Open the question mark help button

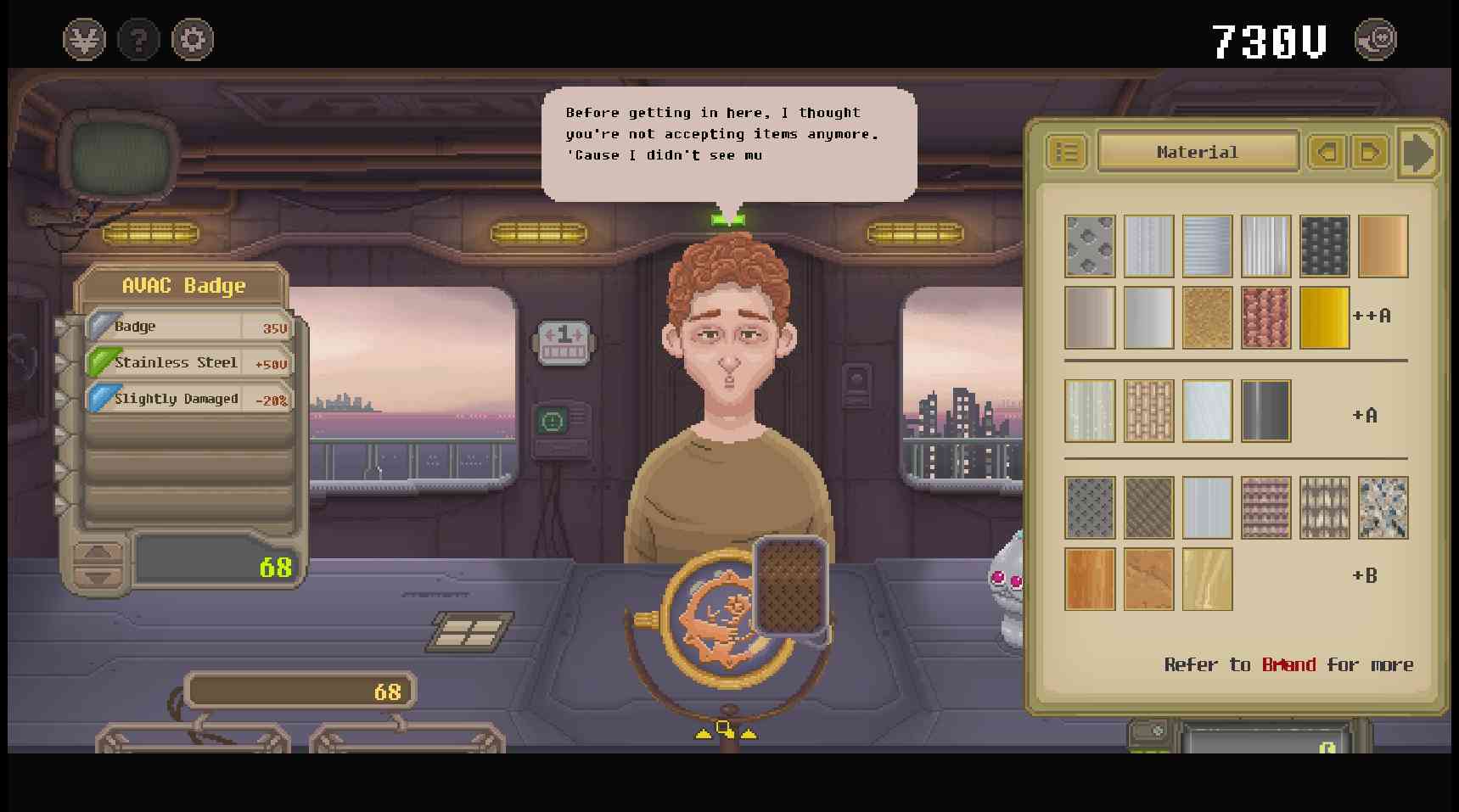click(138, 40)
